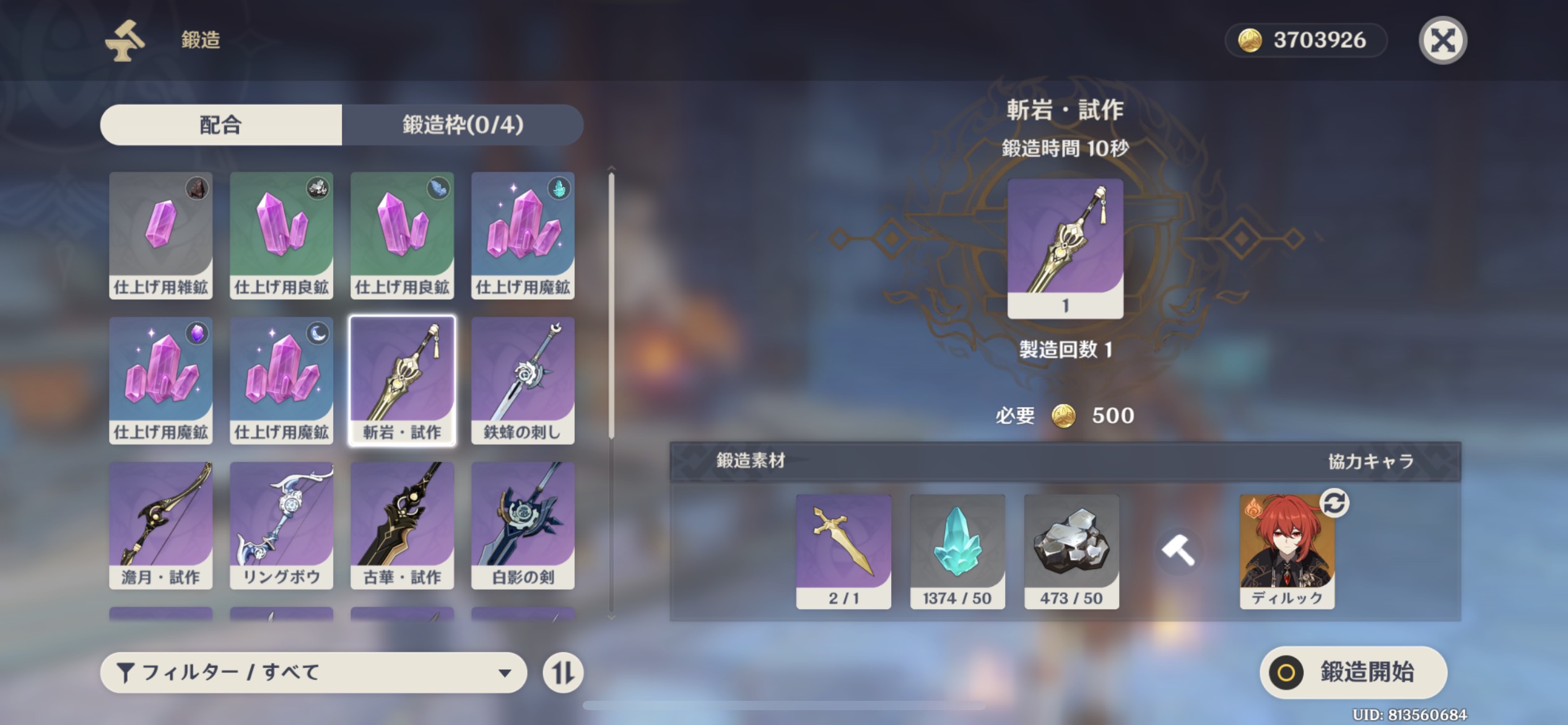Choose the 鉄蜂の刺し recipe
Image resolution: width=1568 pixels, height=725 pixels.
523,380
